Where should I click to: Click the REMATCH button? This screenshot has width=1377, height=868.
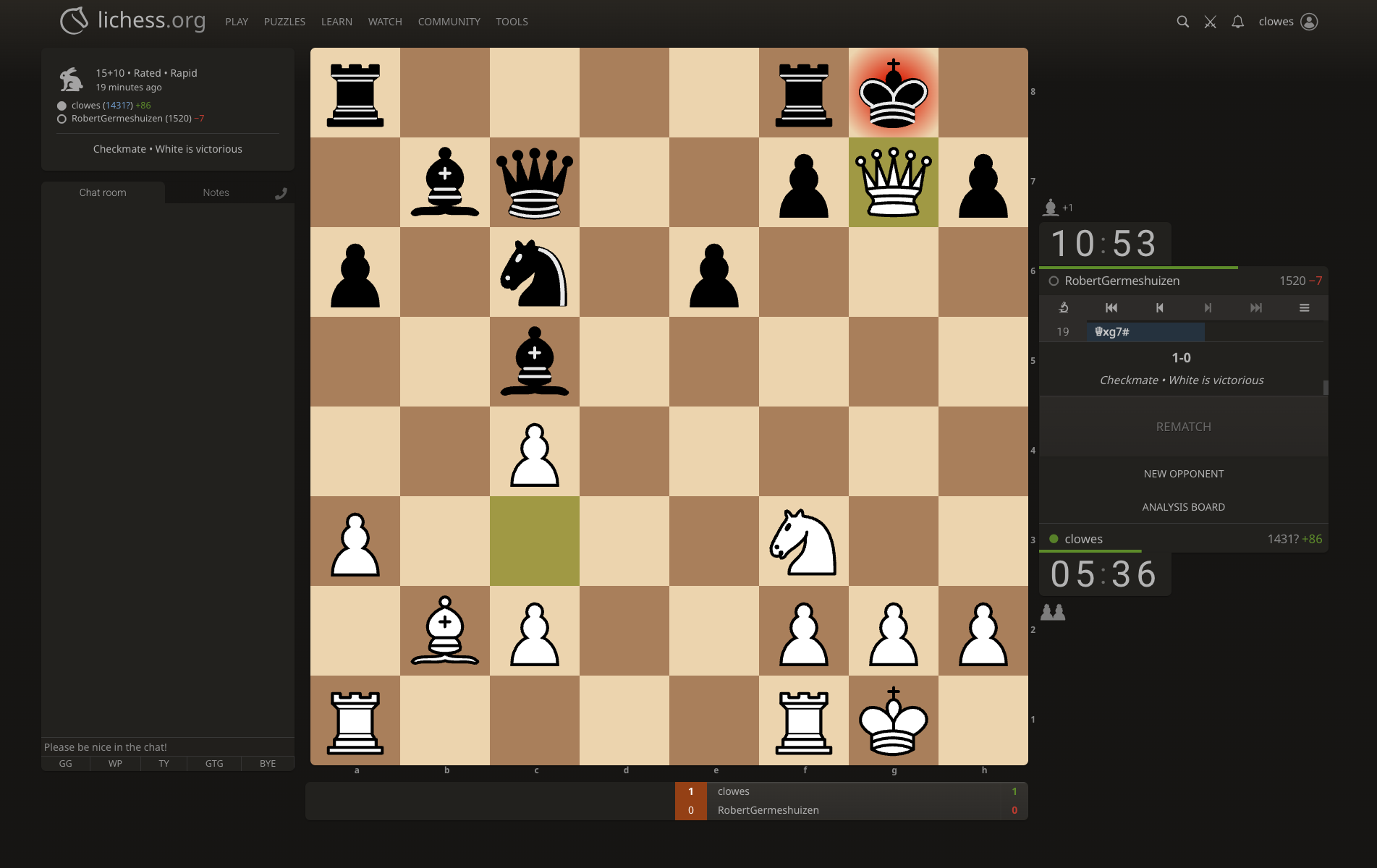(1183, 426)
